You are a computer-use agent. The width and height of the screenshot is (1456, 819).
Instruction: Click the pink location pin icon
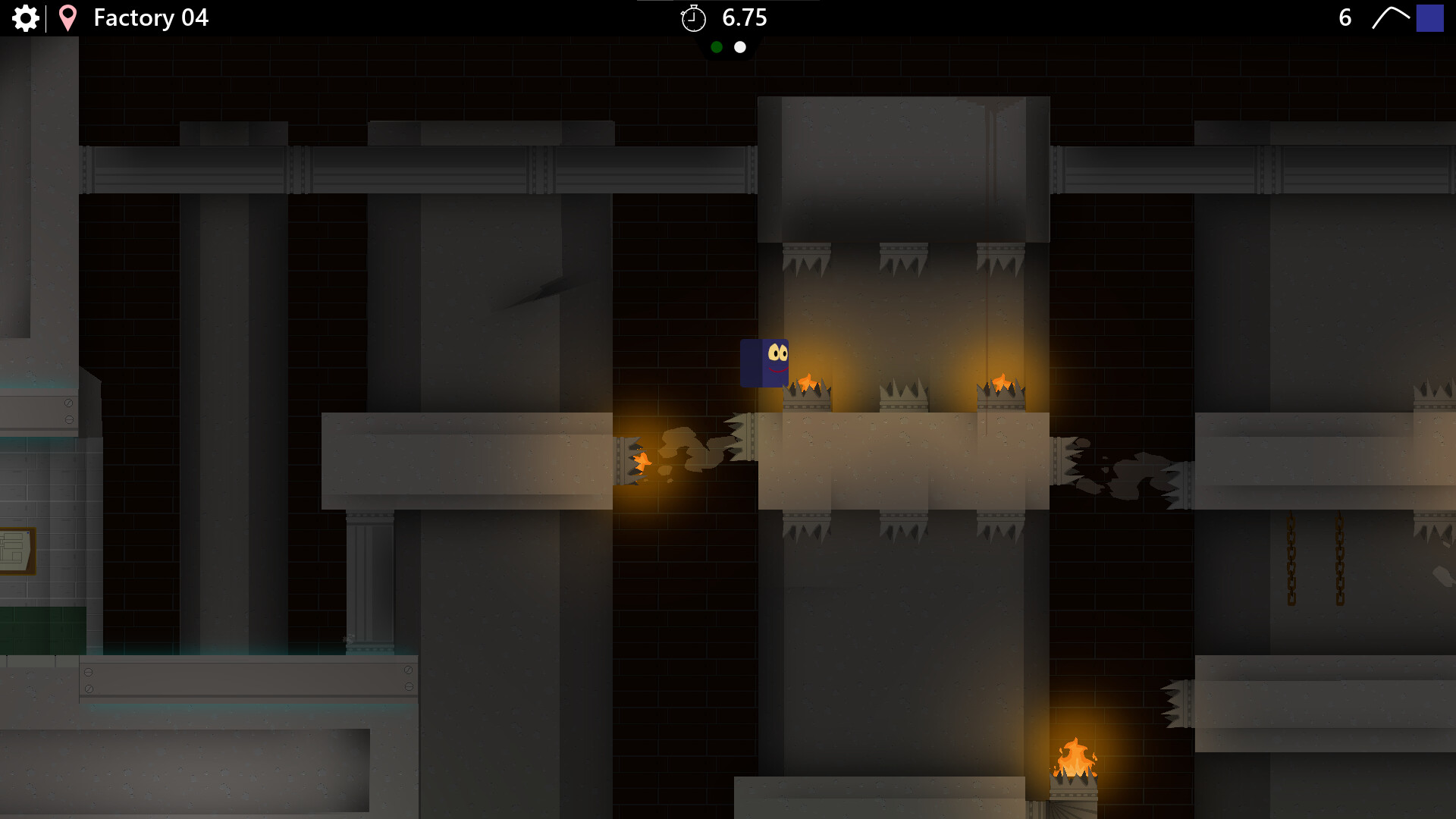[x=67, y=18]
